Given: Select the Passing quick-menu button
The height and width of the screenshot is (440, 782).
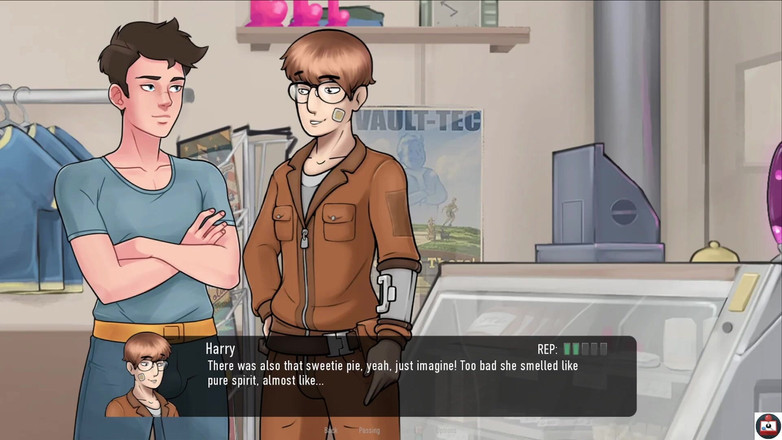Looking at the screenshot, I should tap(369, 431).
